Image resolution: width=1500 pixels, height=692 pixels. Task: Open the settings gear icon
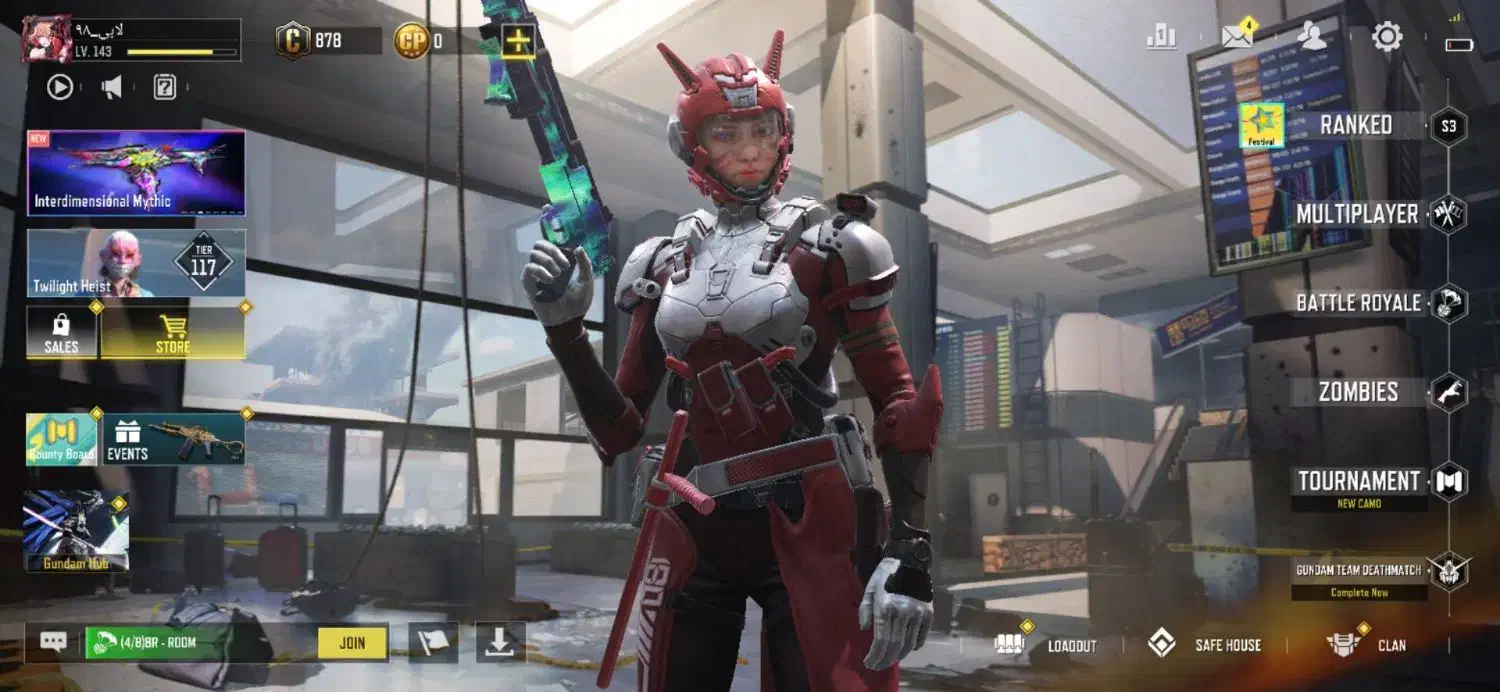(1386, 38)
